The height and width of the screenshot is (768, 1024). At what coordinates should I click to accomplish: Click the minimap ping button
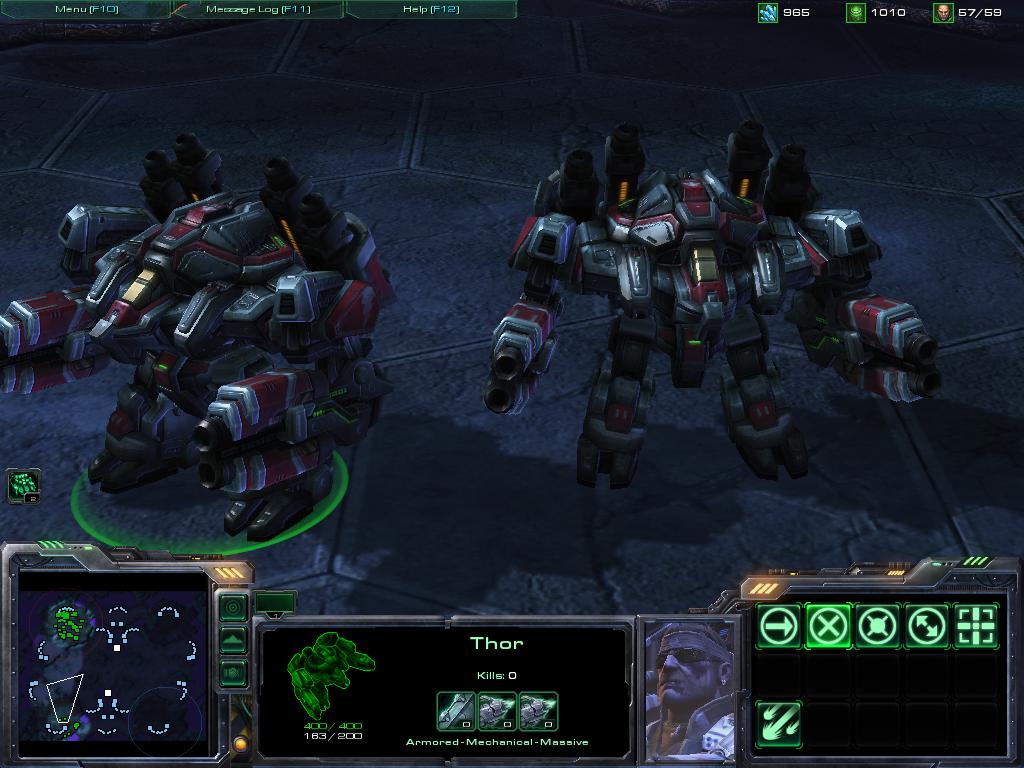[x=233, y=607]
